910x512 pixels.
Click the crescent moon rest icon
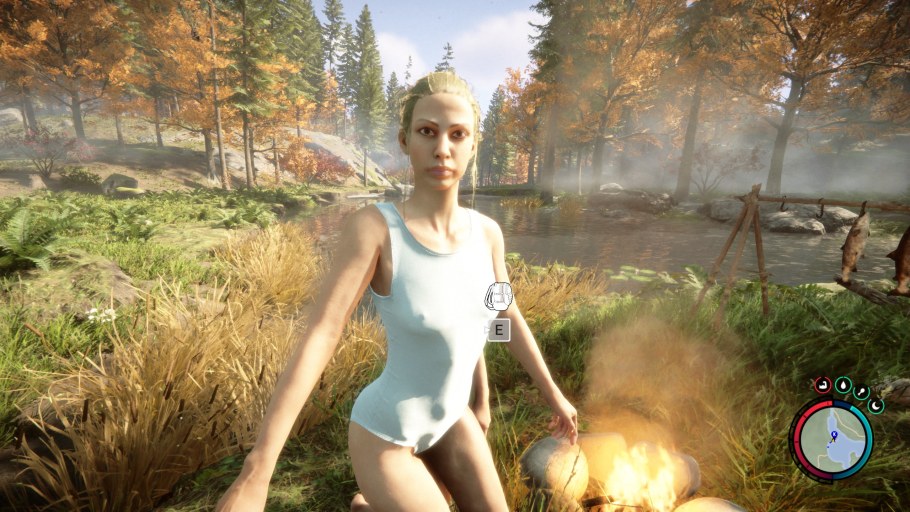(x=876, y=406)
